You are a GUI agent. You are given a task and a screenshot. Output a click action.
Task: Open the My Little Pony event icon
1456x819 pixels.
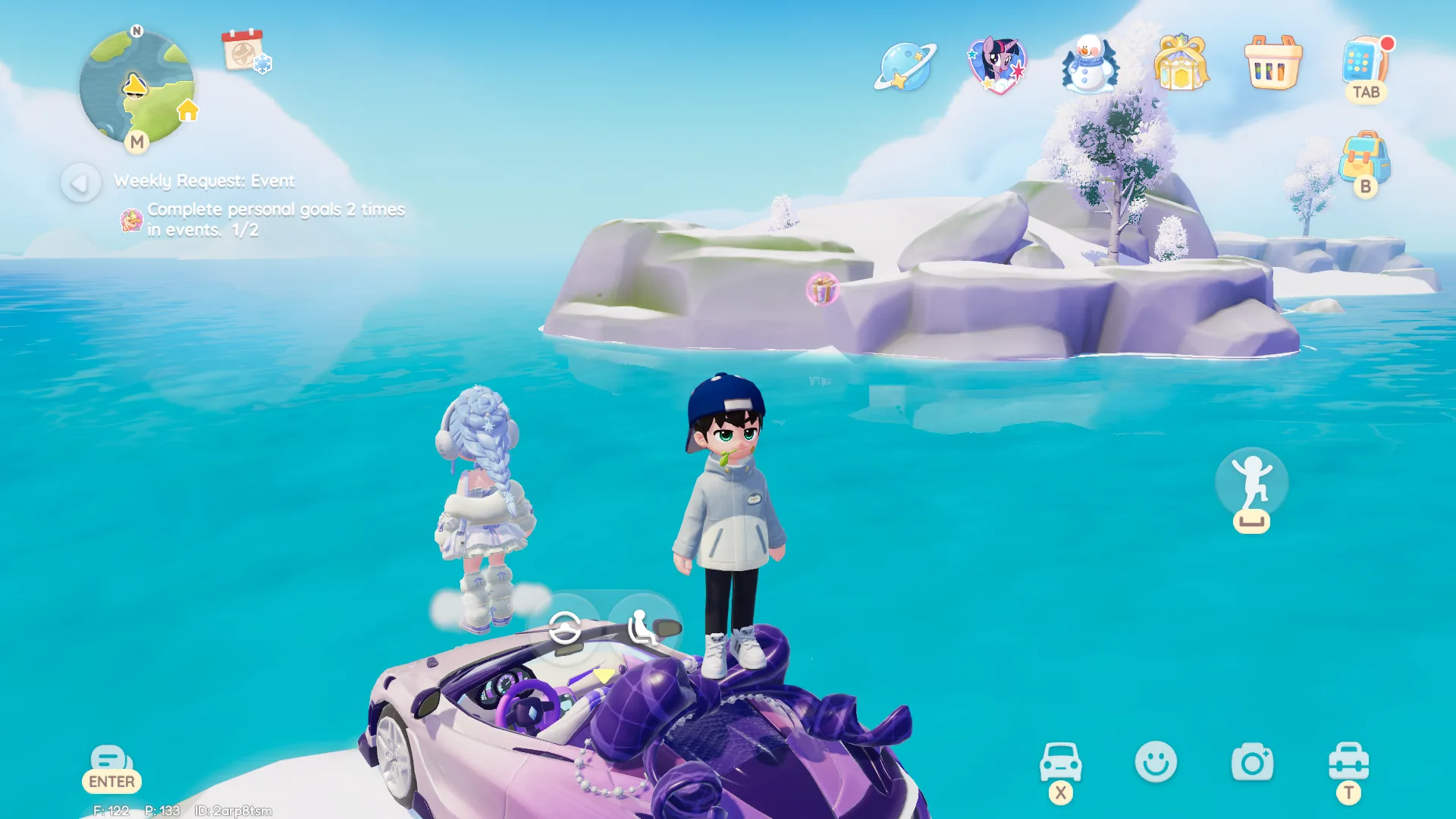tap(996, 65)
